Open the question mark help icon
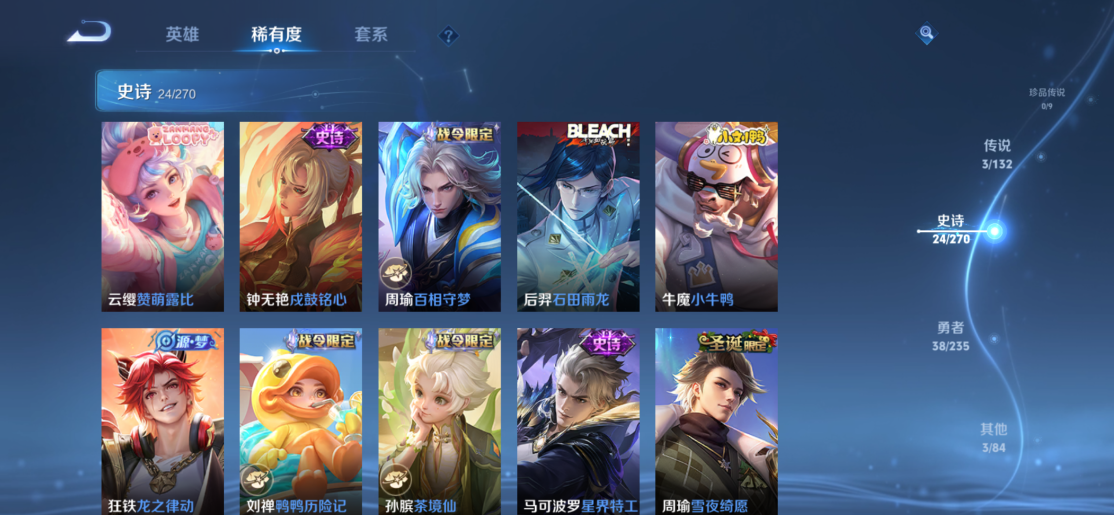The width and height of the screenshot is (1114, 515). [x=449, y=36]
